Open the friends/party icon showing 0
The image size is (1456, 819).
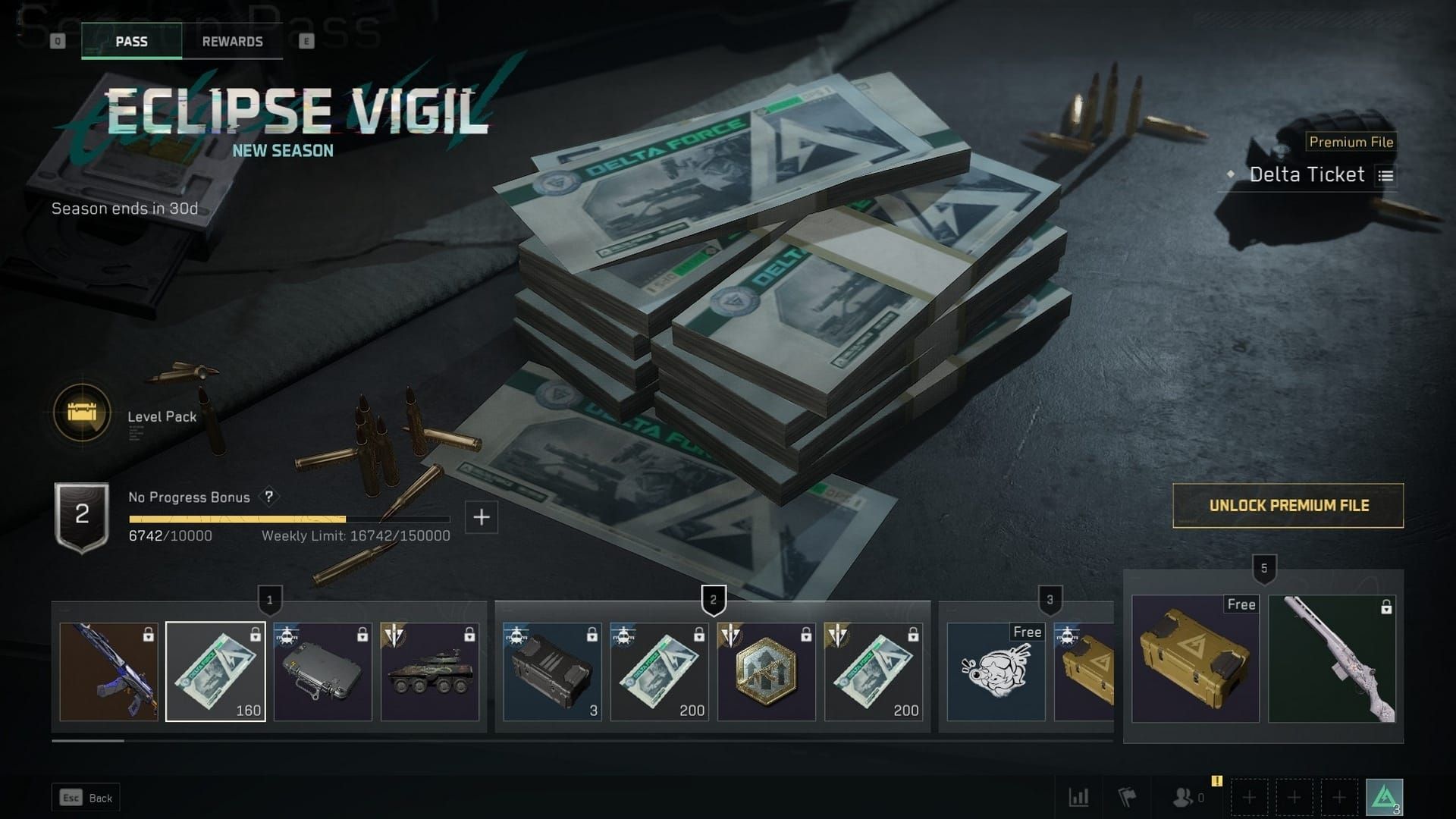pos(1183,798)
